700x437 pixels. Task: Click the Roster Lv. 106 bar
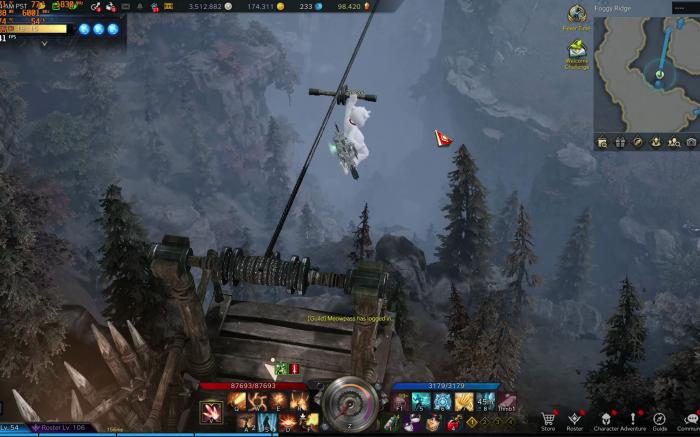click(63, 428)
